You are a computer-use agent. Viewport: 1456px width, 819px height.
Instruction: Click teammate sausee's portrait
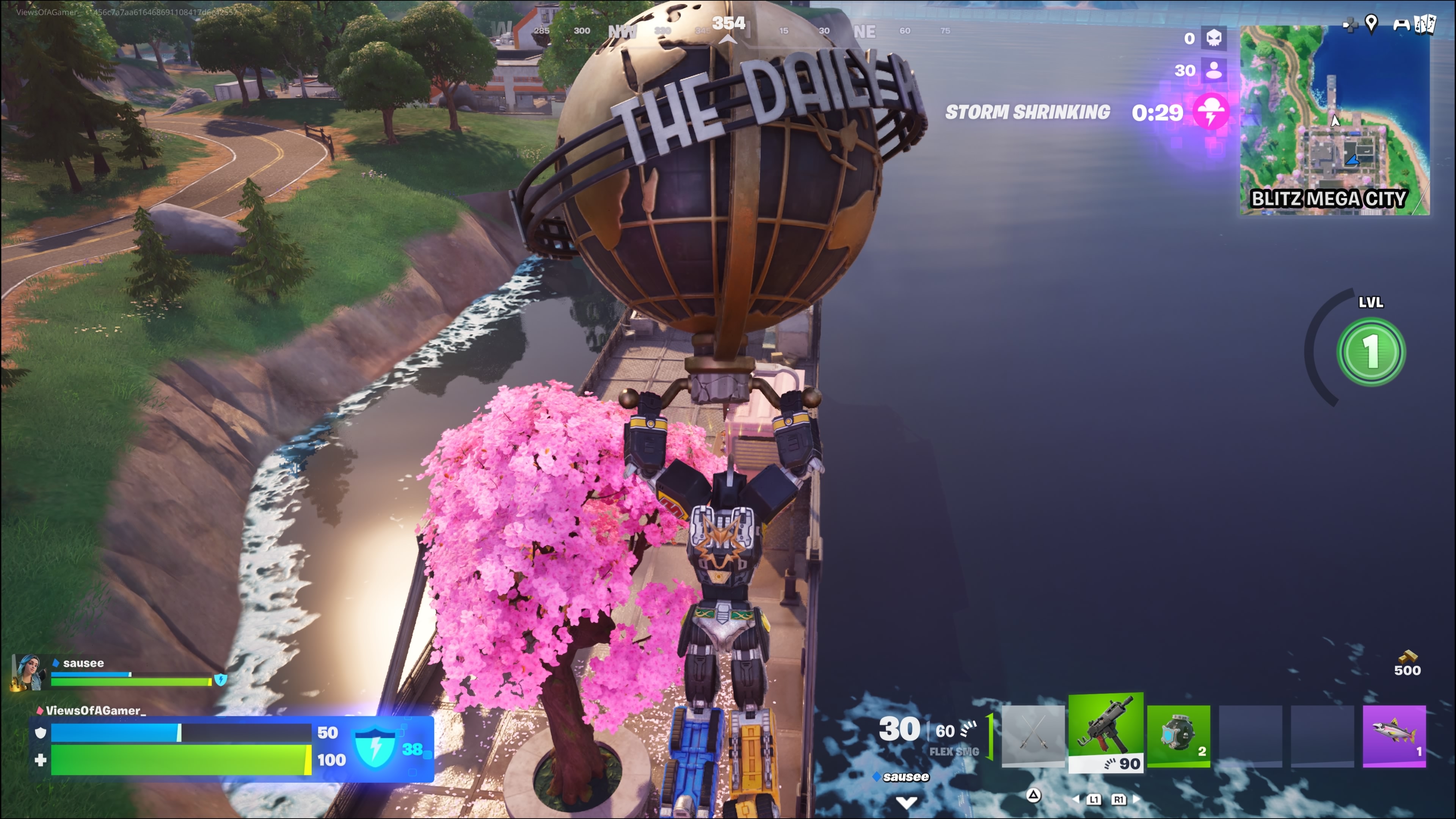[28, 672]
